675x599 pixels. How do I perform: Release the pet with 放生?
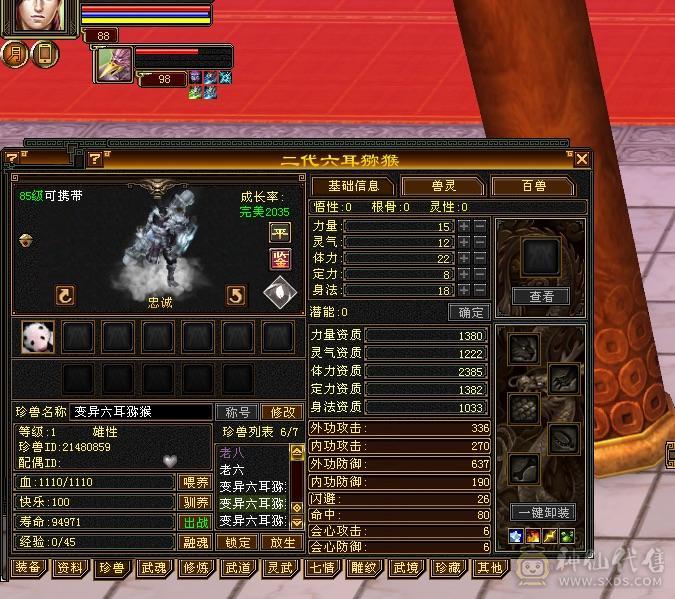[282, 543]
